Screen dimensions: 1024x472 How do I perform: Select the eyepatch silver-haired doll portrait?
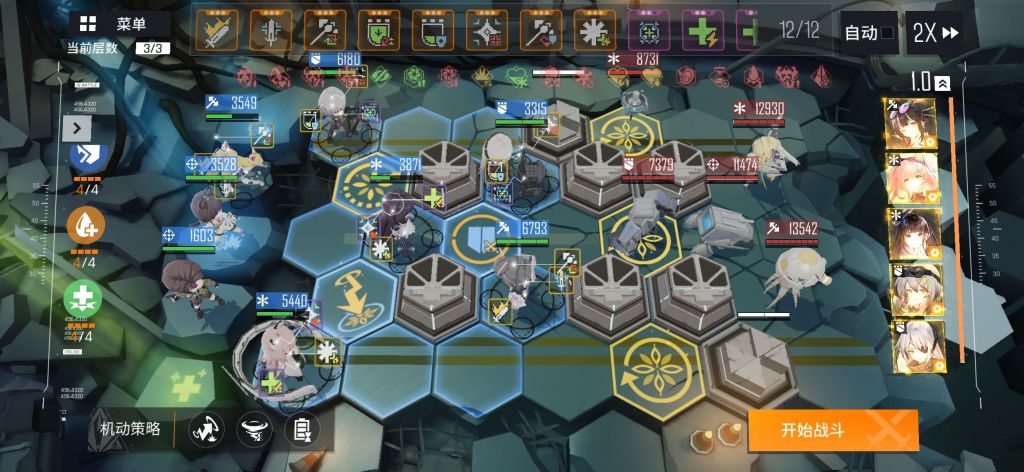[910, 291]
